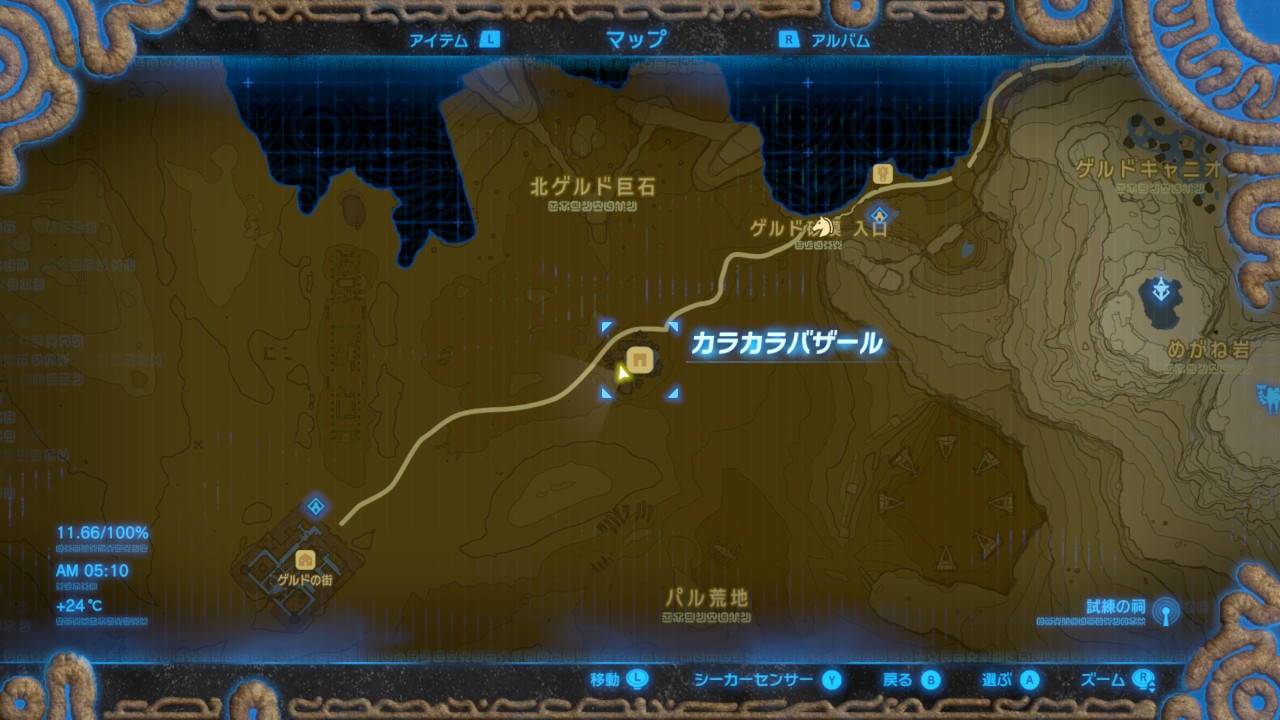
Task: Click the +24°C temperature display
Action: pyautogui.click(x=78, y=604)
